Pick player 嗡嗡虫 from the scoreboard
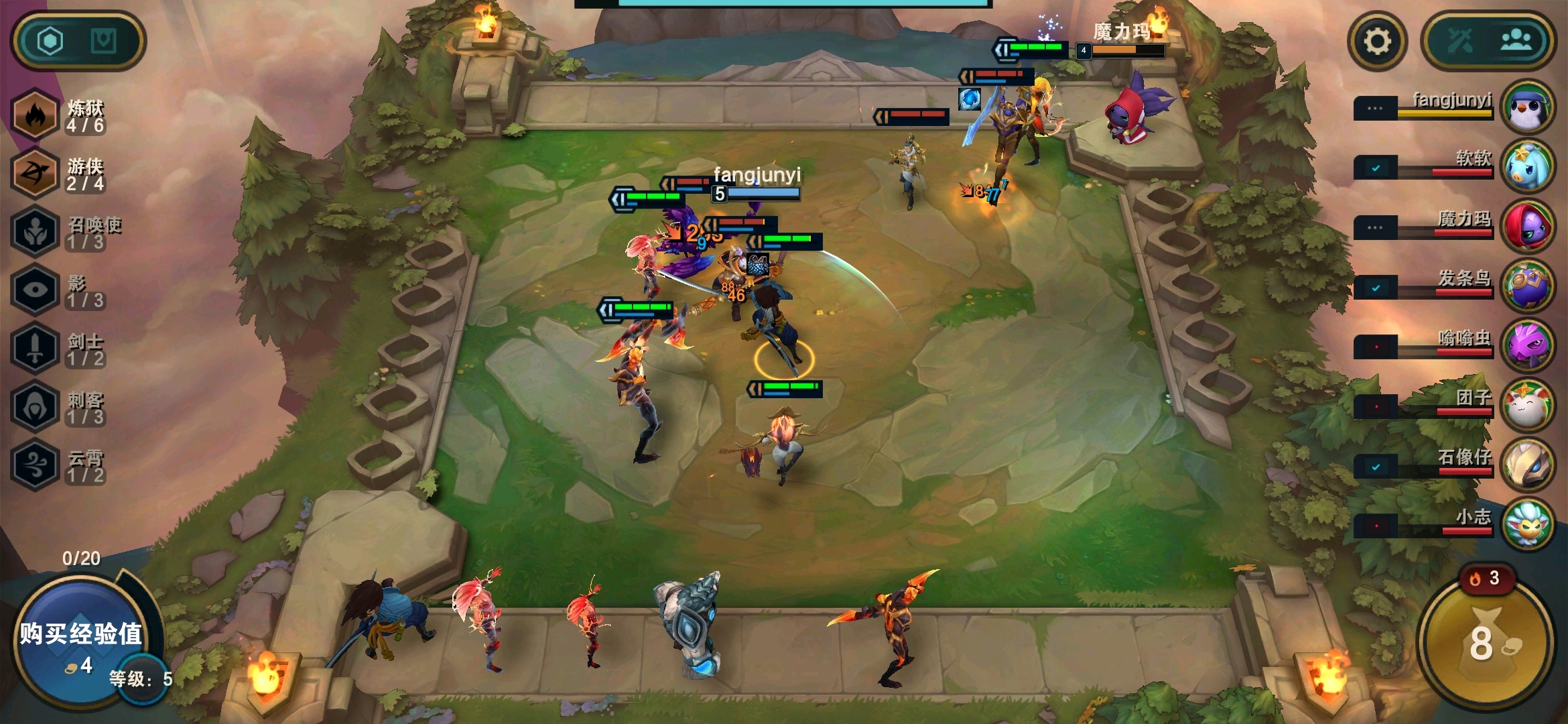Screen dimensions: 1568x724 [x=1526, y=346]
